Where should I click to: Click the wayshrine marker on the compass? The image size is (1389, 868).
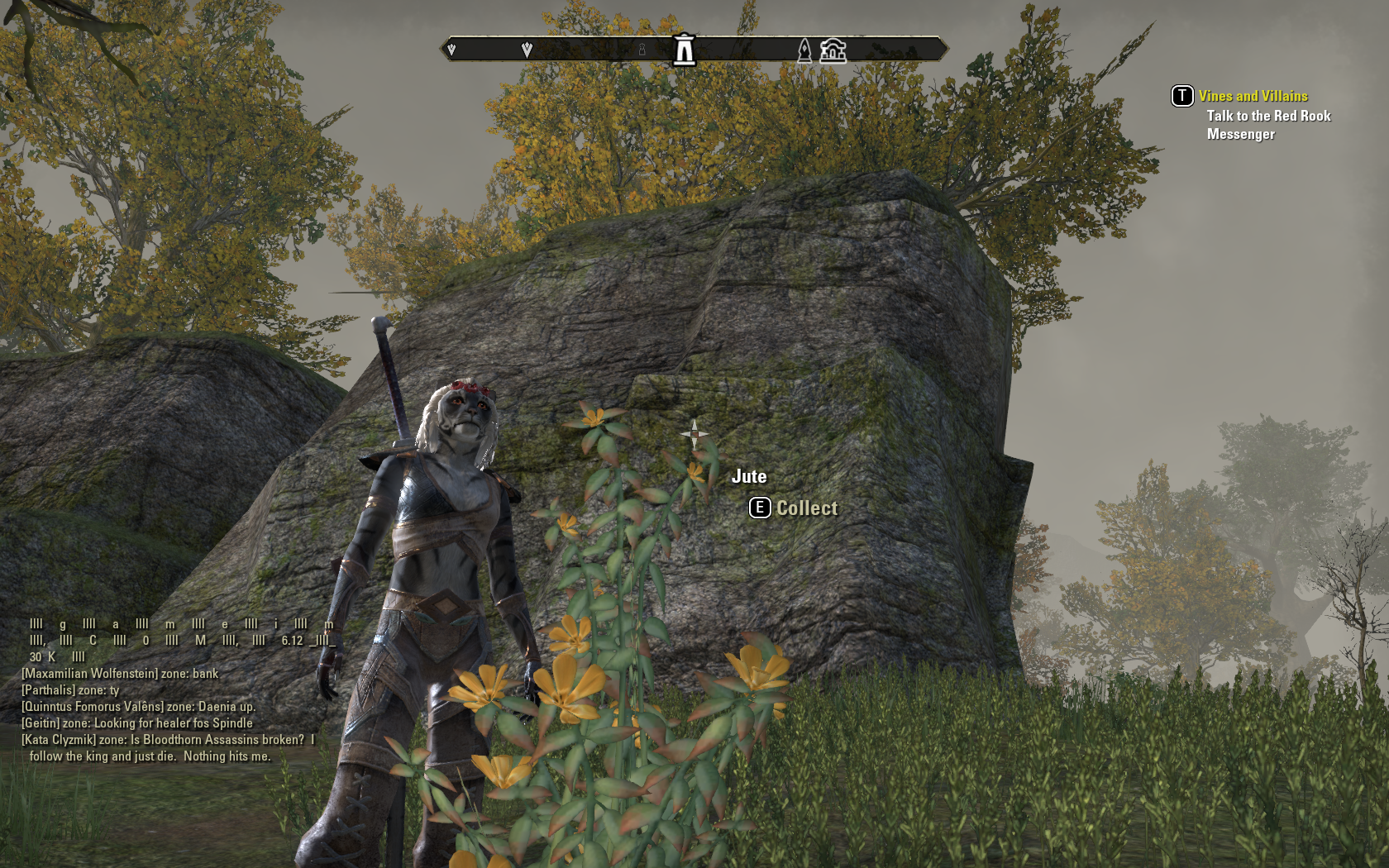tap(684, 50)
